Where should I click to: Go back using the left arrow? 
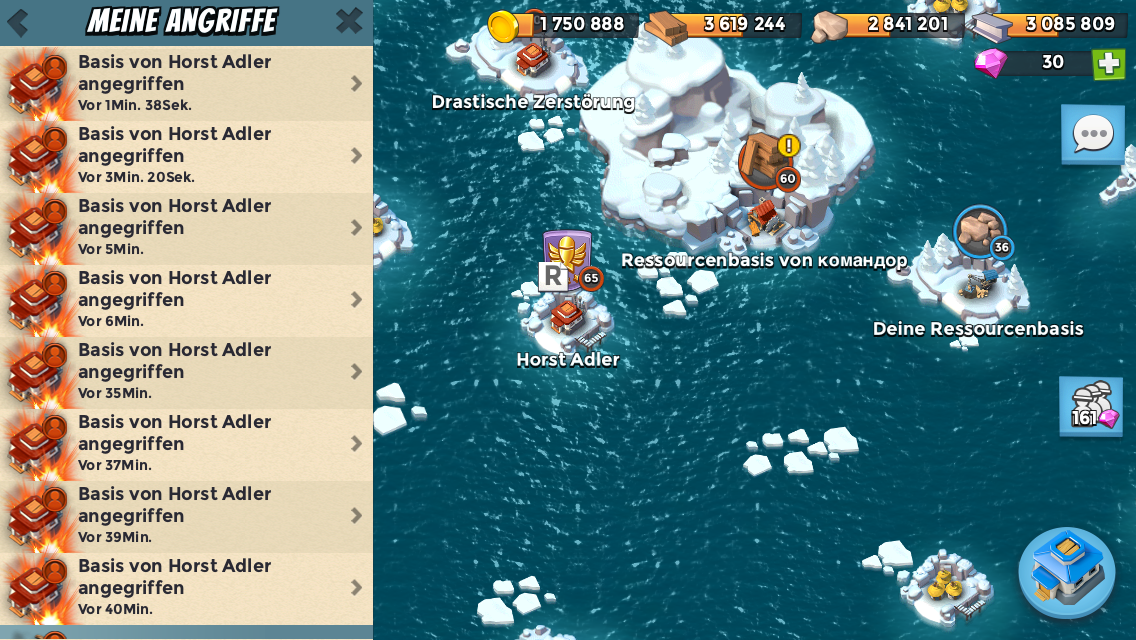click(x=17, y=22)
